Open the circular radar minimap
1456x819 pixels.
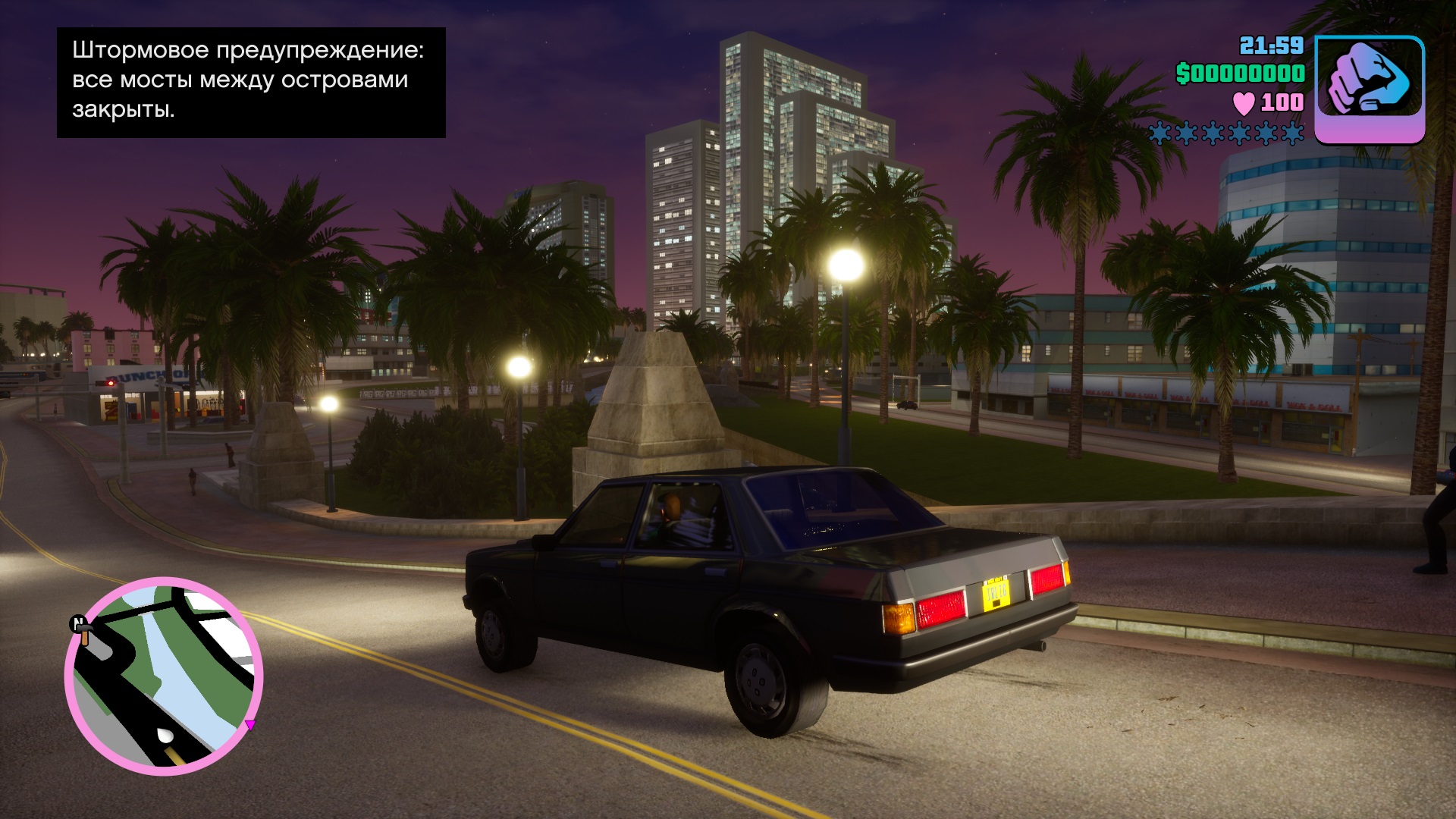[x=164, y=676]
